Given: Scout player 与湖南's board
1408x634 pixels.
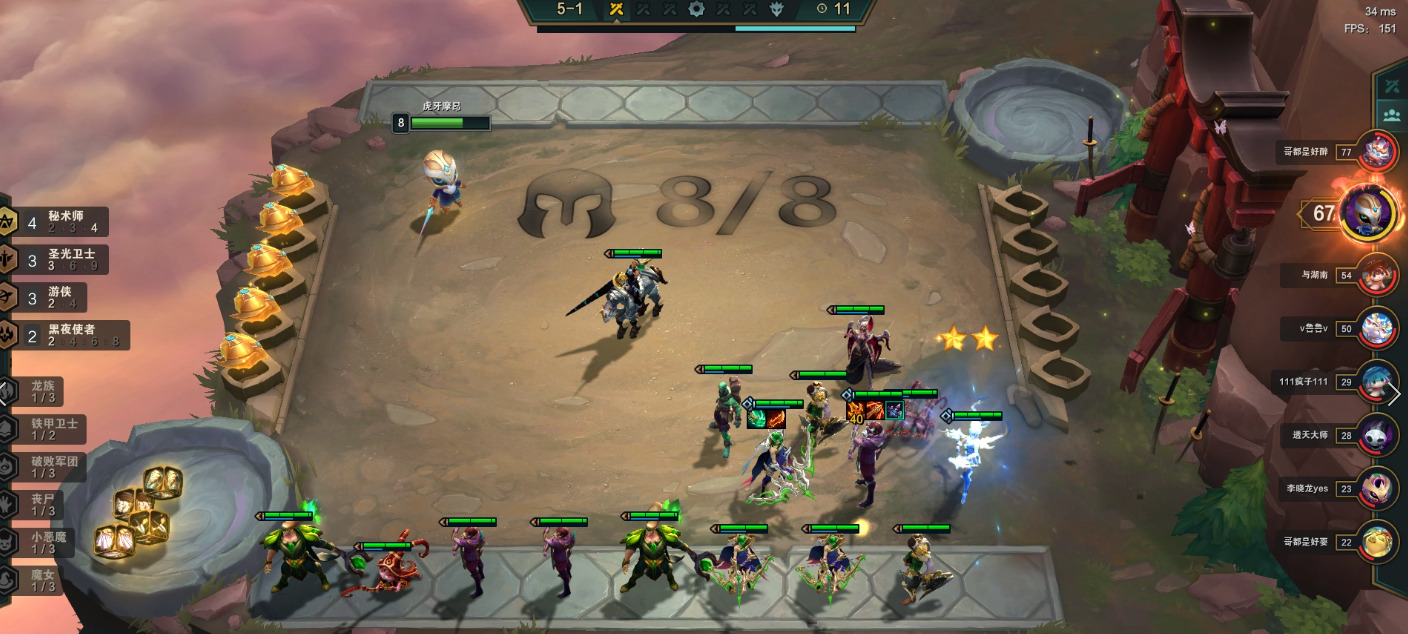Looking at the screenshot, I should click(x=1380, y=274).
